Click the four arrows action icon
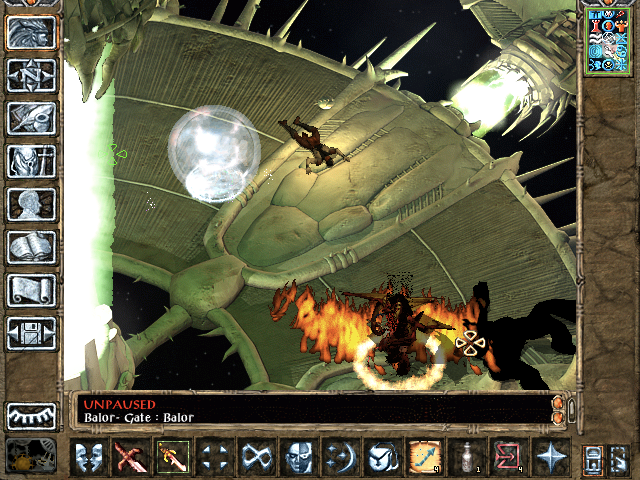 point(215,457)
